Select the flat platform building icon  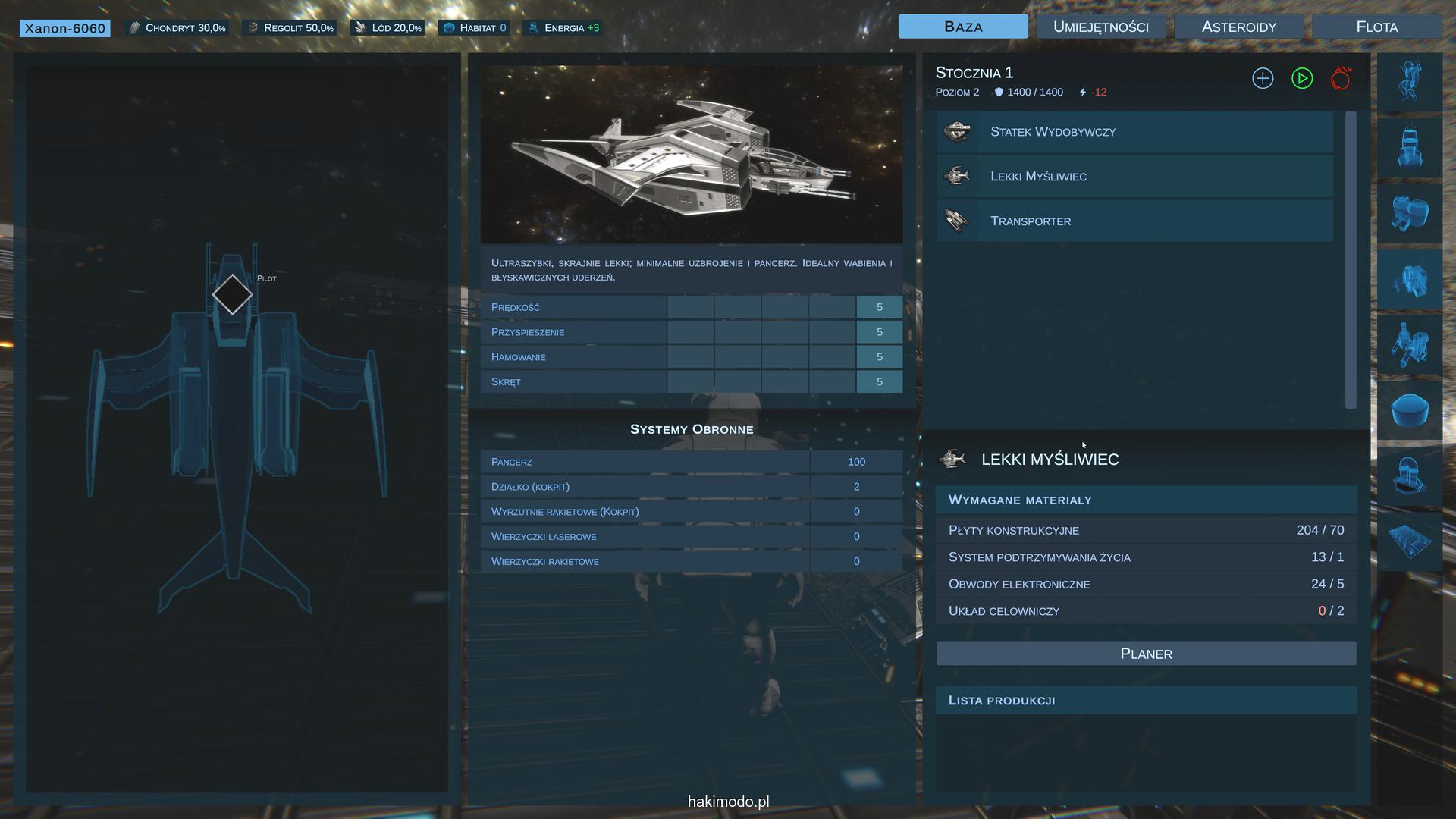(x=1410, y=541)
